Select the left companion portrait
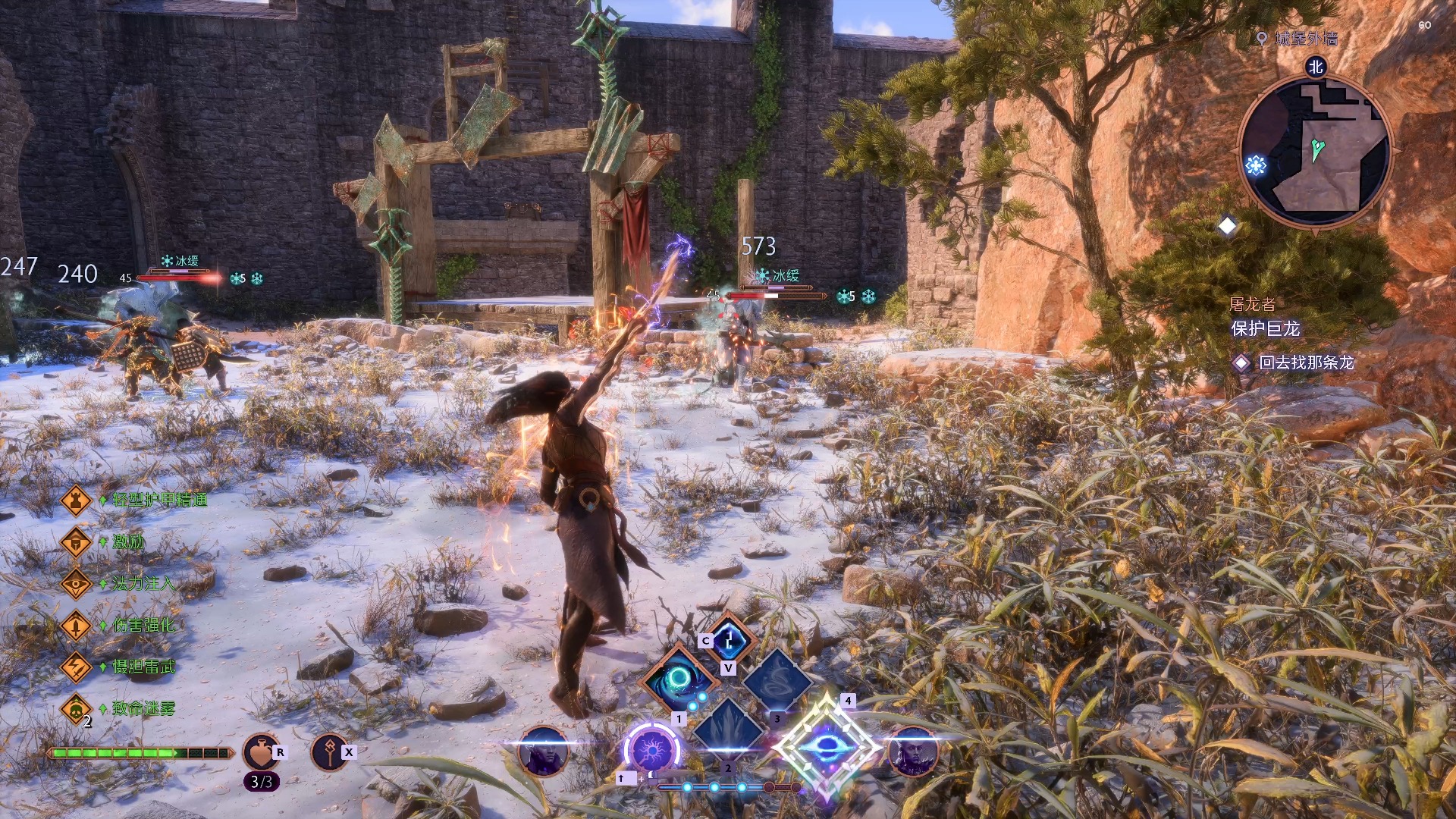The height and width of the screenshot is (819, 1456). pyautogui.click(x=543, y=751)
